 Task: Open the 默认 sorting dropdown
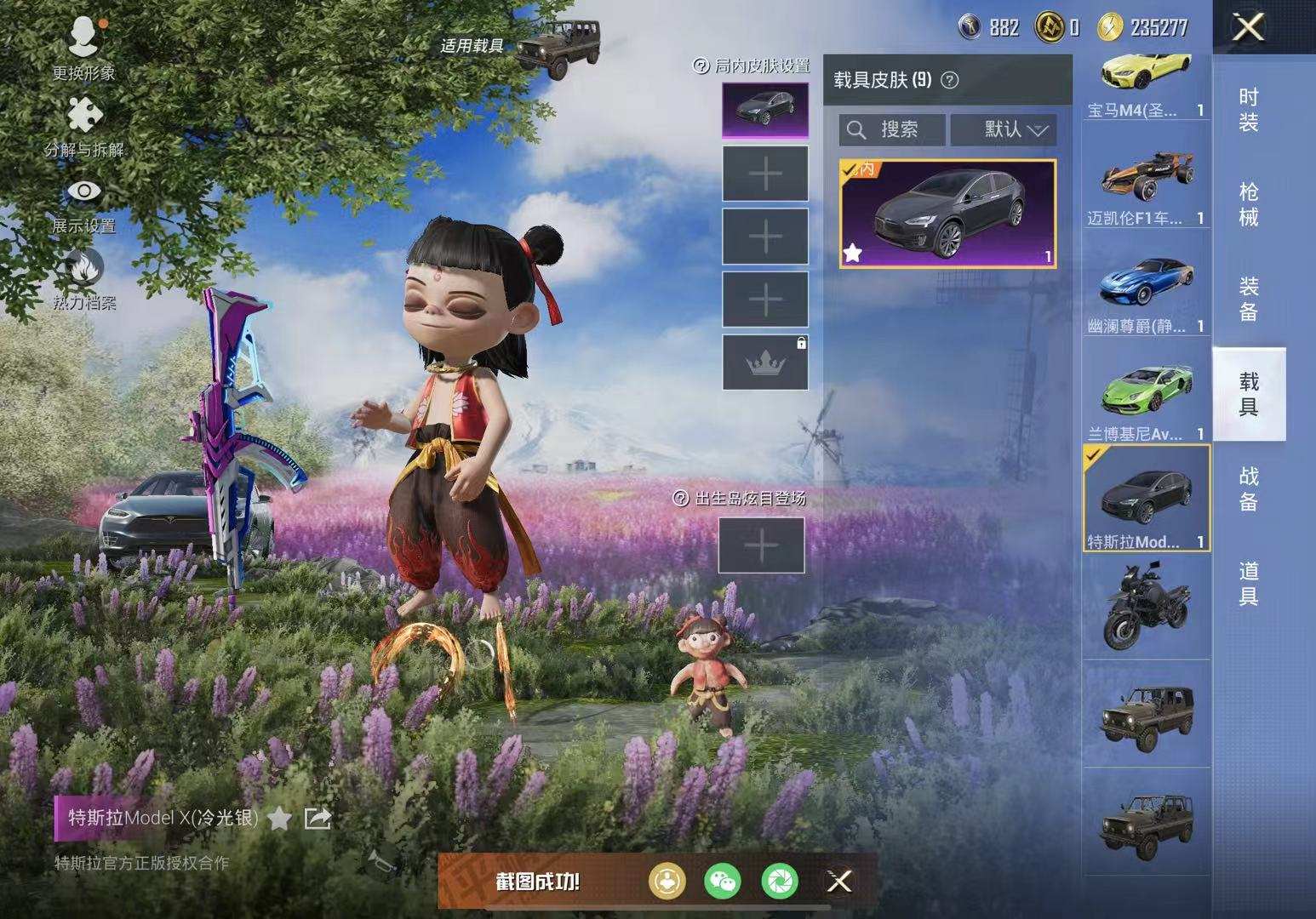pyautogui.click(x=1004, y=129)
